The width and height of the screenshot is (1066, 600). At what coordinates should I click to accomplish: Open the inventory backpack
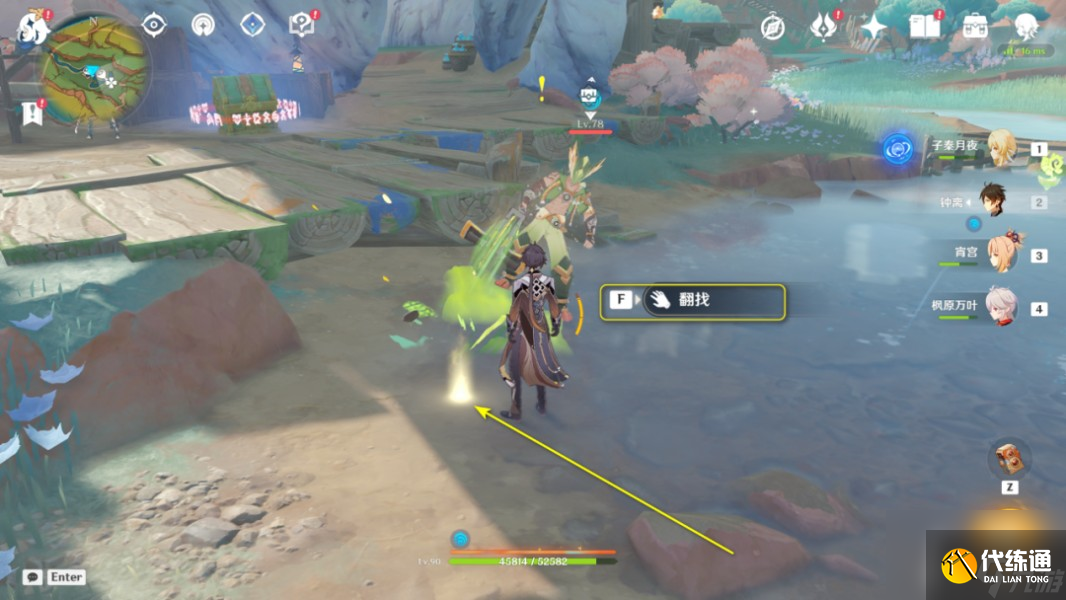975,27
